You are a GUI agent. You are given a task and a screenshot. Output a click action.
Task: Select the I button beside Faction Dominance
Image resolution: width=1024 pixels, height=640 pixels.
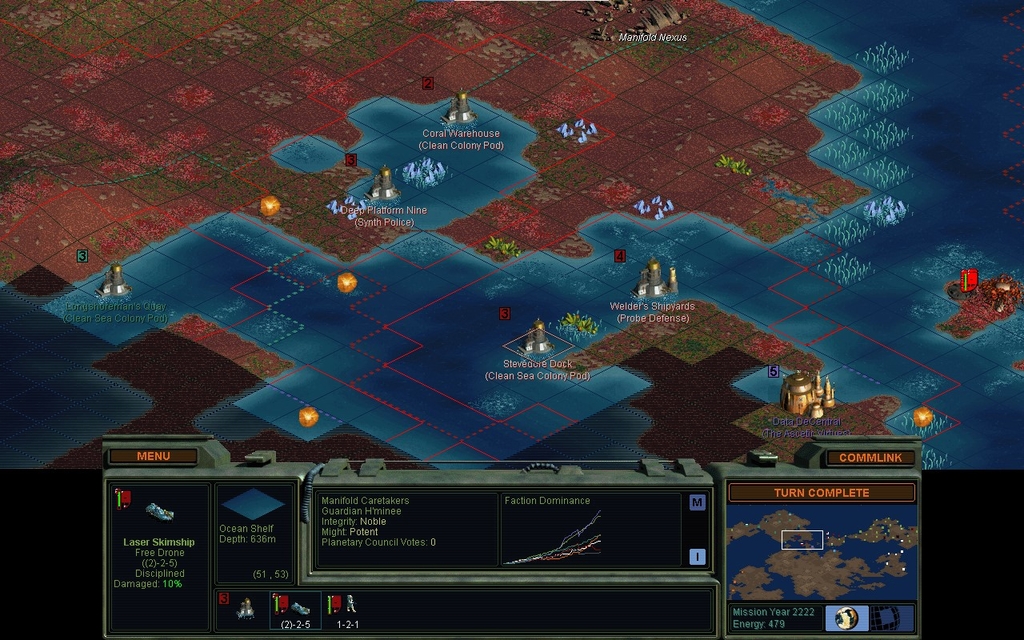697,556
